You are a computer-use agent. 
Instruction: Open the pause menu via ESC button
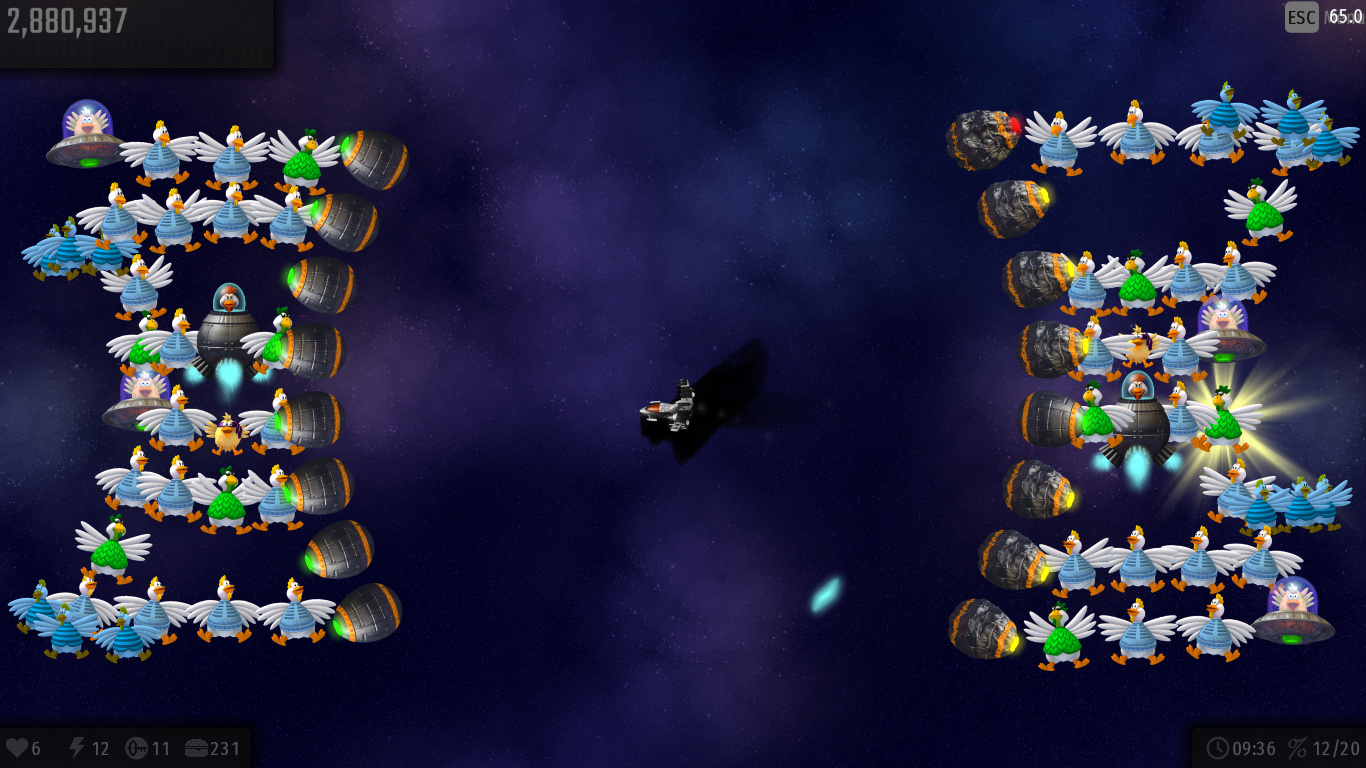click(1301, 17)
